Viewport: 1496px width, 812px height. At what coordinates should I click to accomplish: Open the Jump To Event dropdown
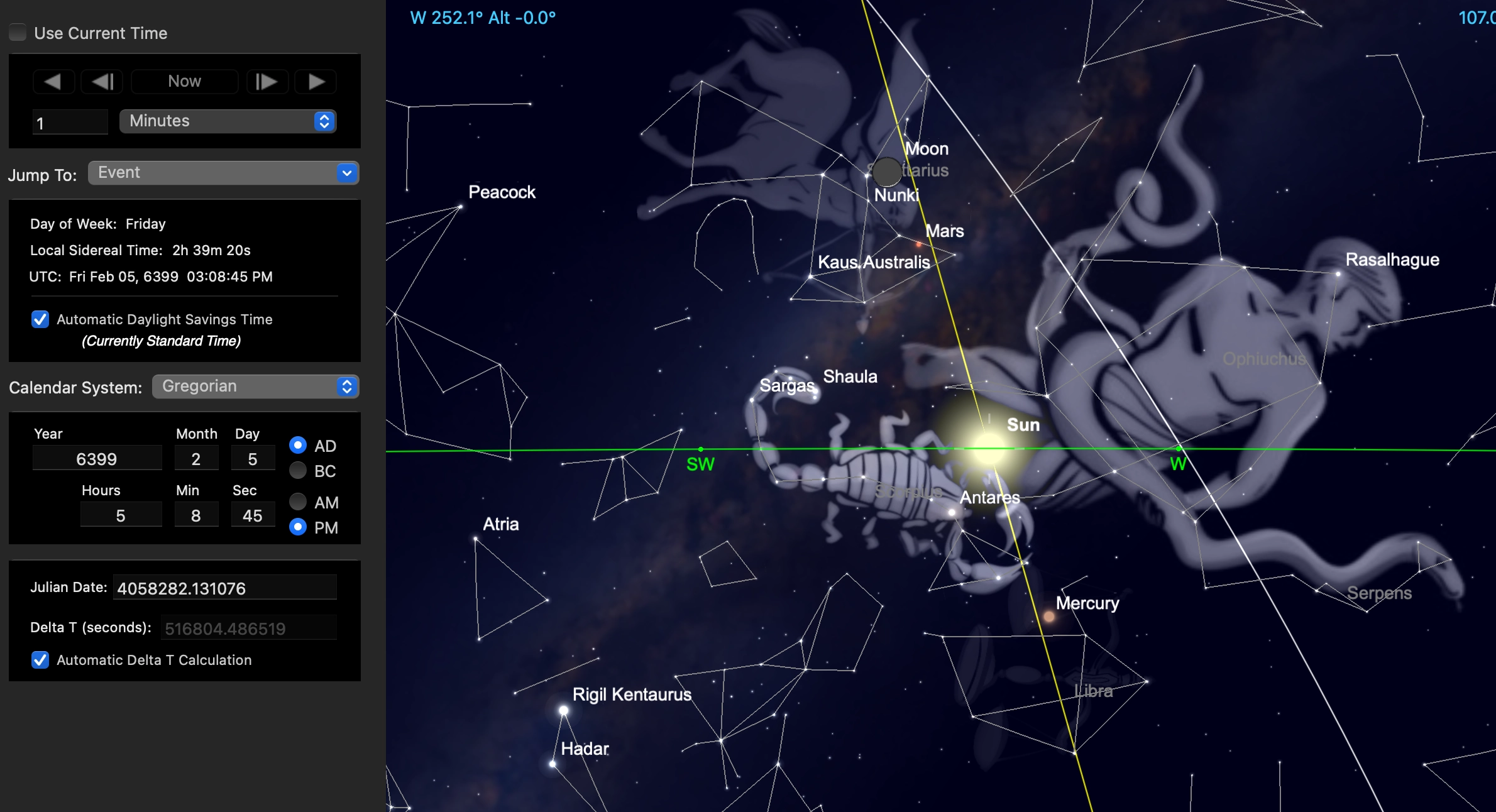point(223,173)
